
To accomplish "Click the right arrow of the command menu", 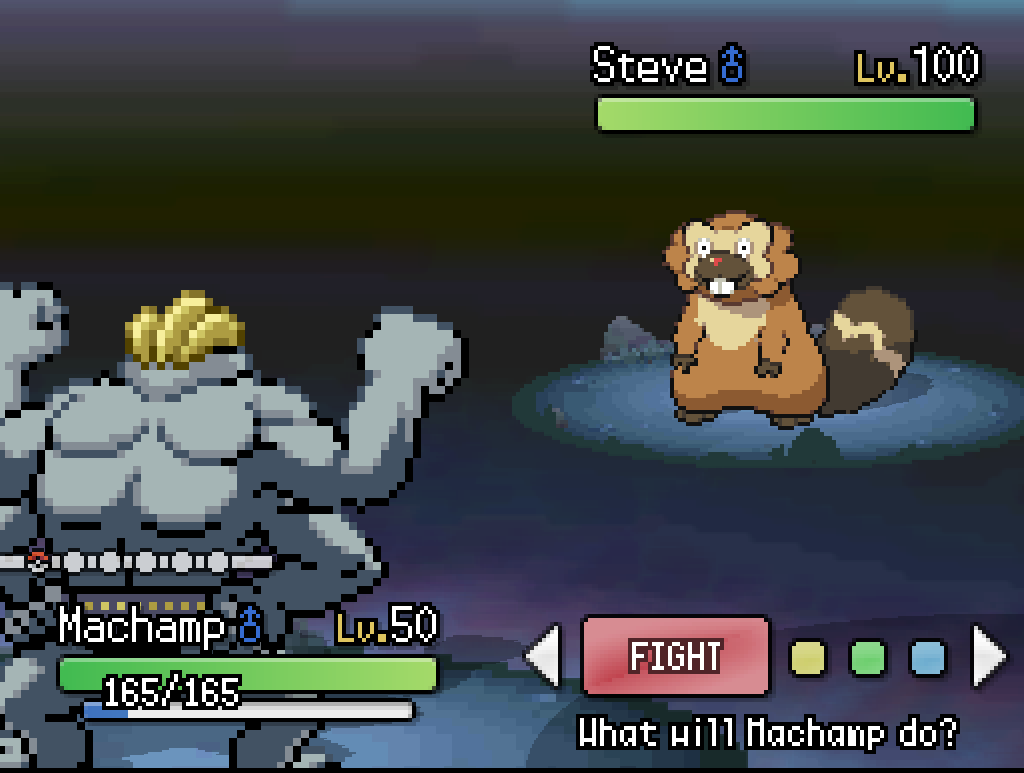I will click(x=989, y=657).
